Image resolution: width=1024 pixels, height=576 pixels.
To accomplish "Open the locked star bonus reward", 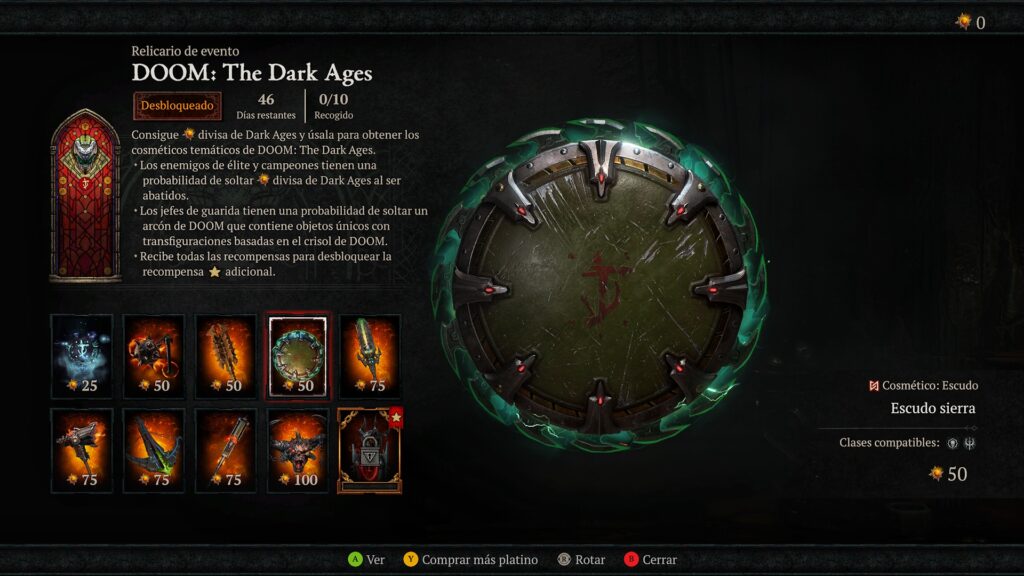I will coord(370,450).
